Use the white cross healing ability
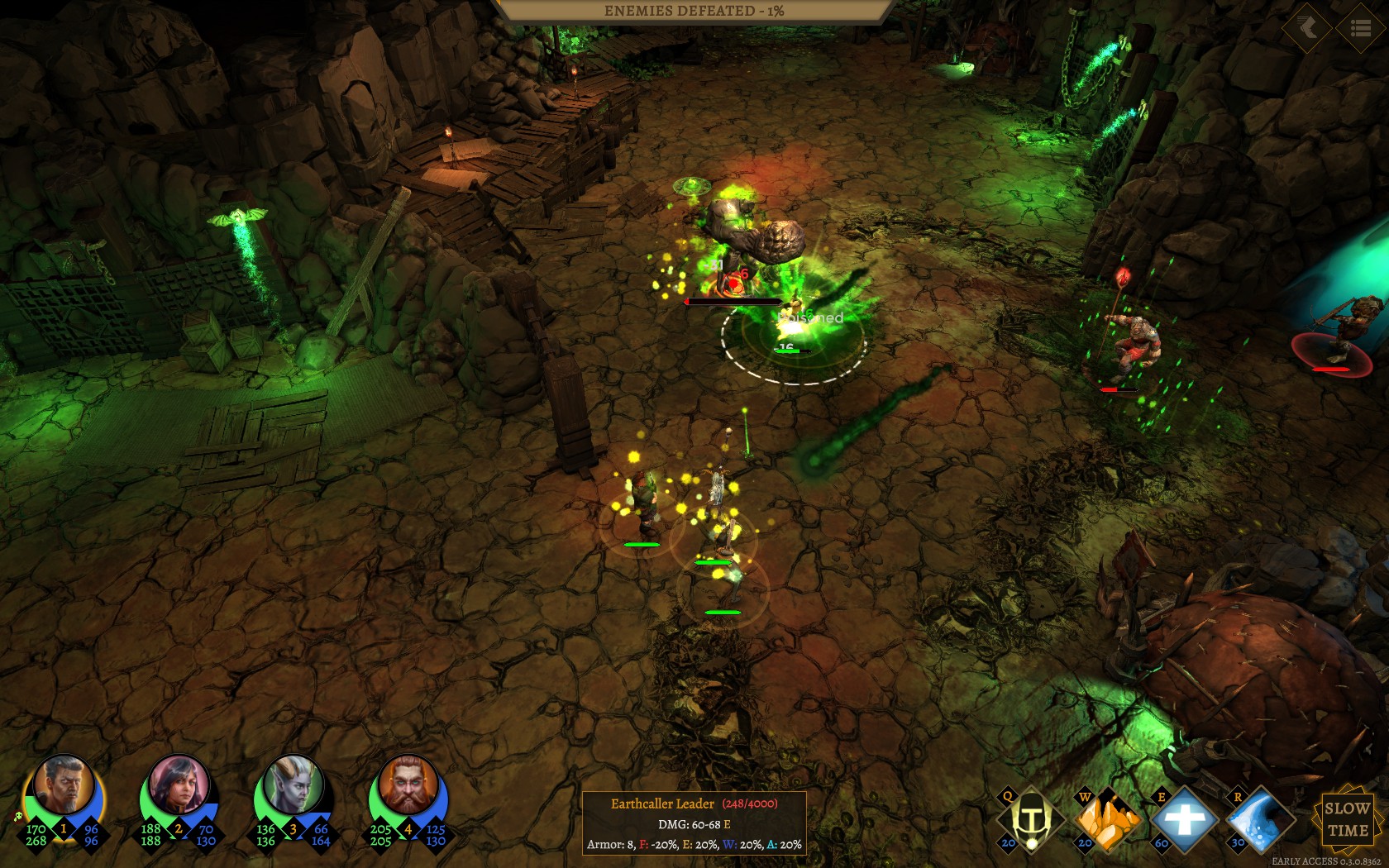Screen dimensions: 1389x868 coord(1185,819)
